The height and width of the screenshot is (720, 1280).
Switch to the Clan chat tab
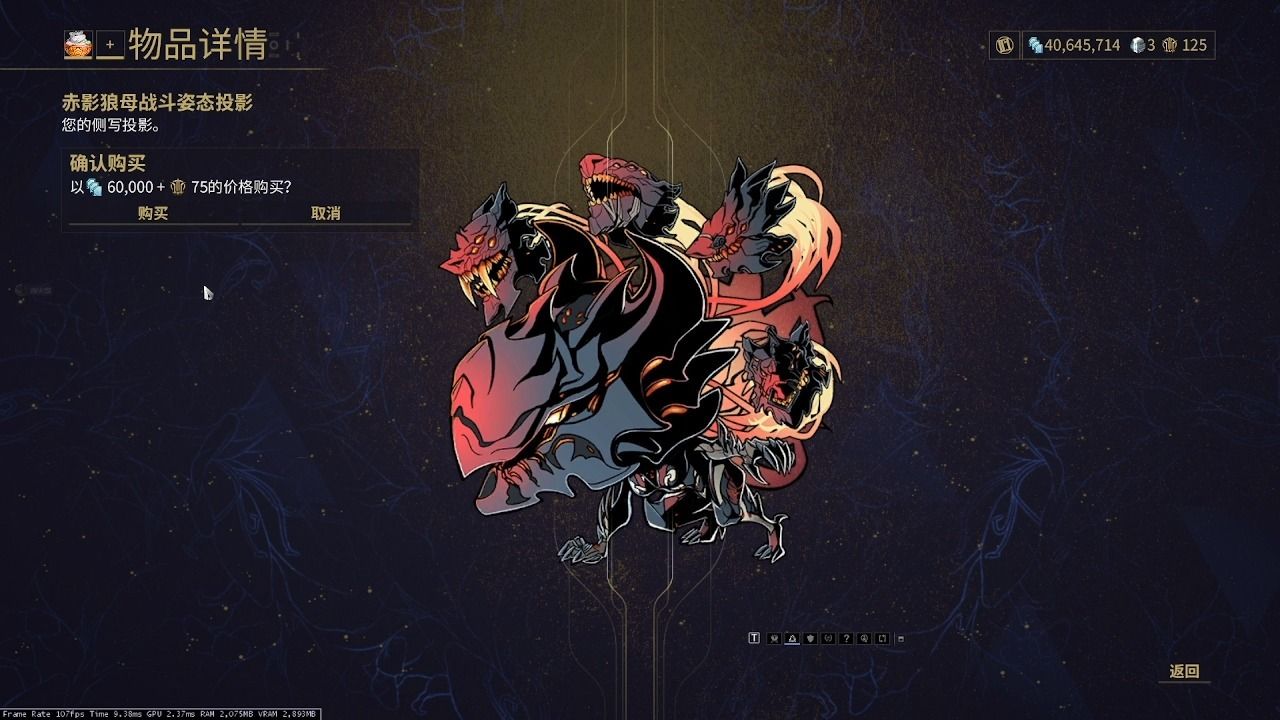[792, 640]
